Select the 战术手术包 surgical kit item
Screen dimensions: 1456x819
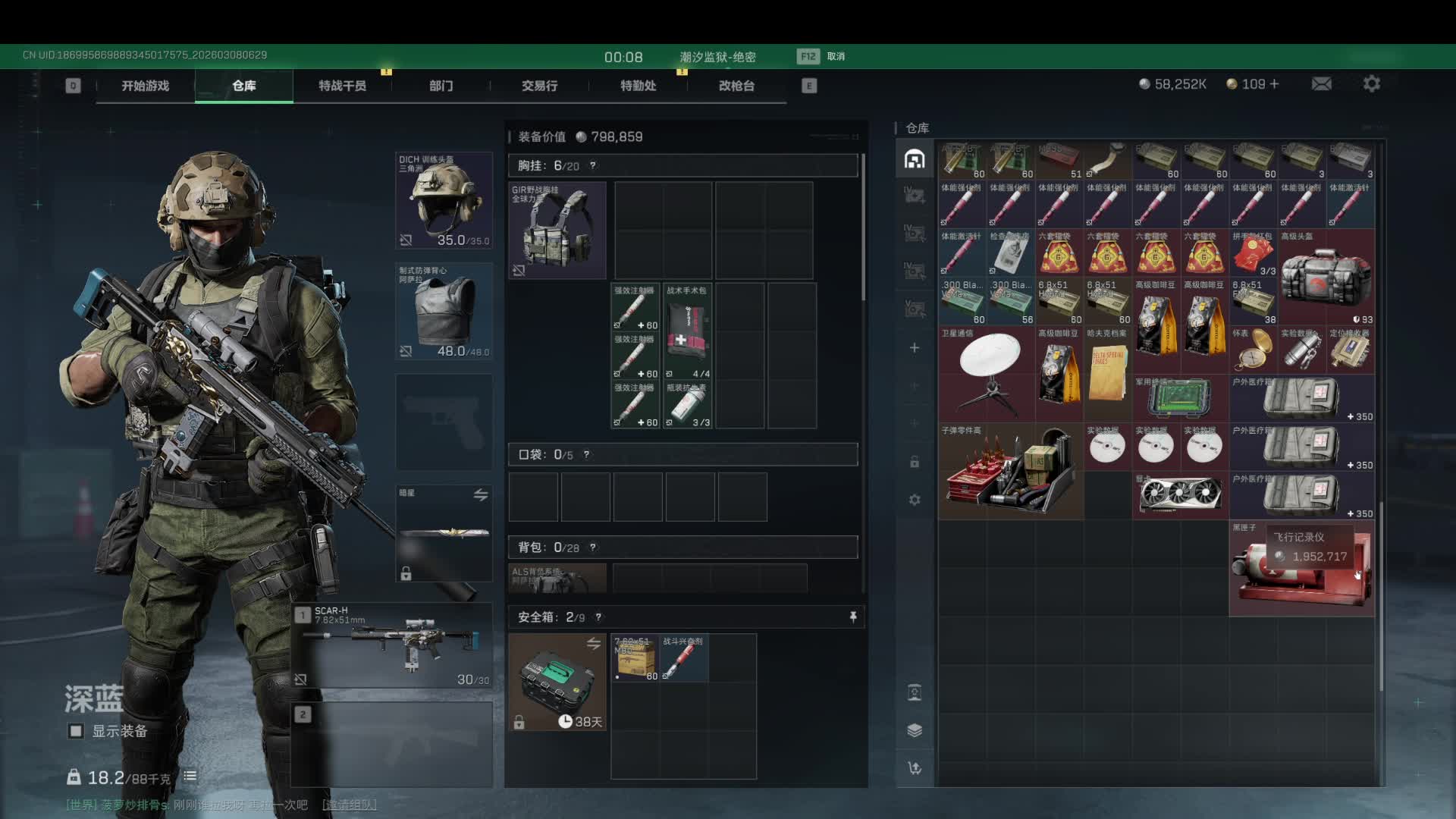pos(687,331)
